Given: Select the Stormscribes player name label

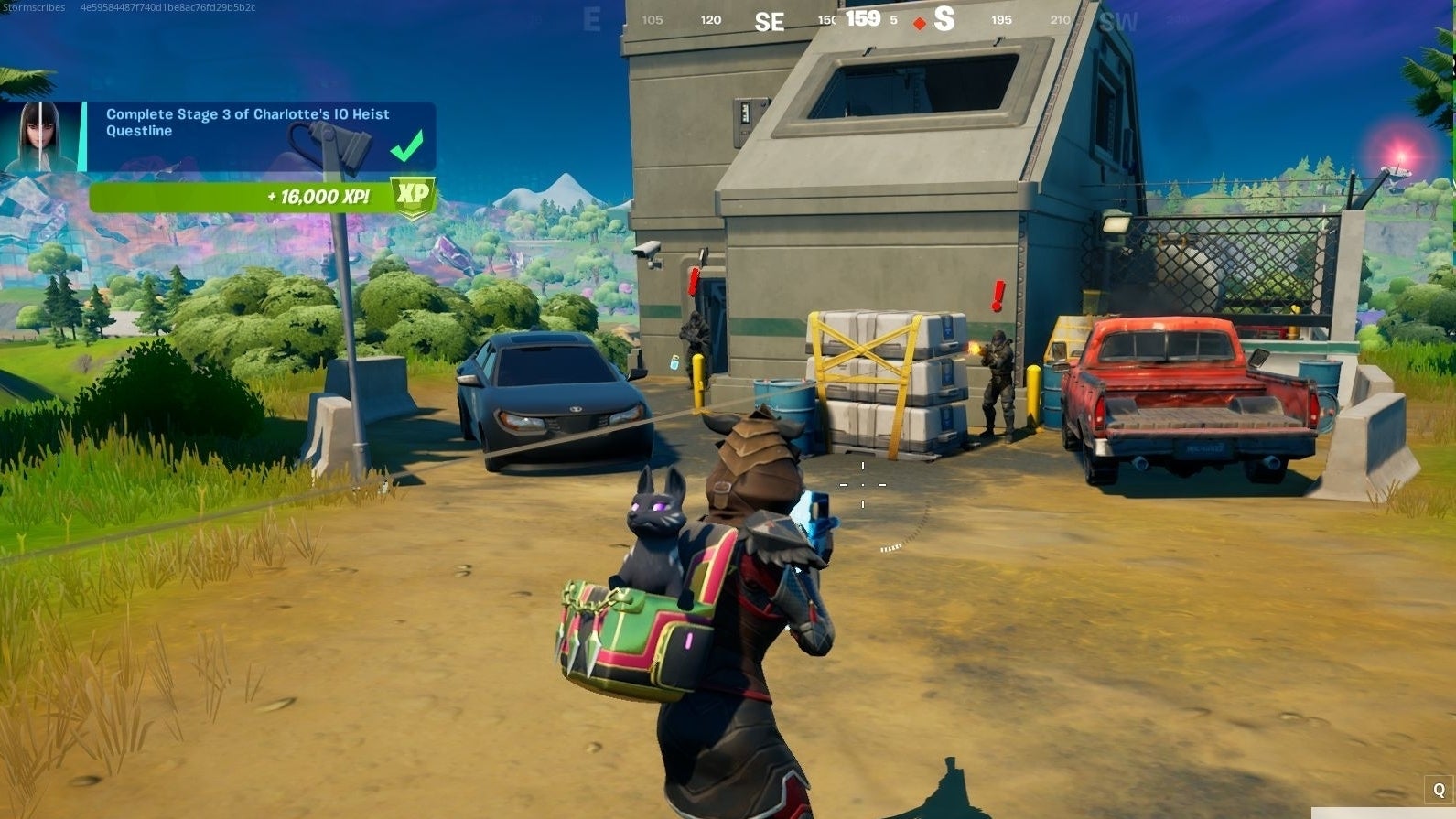Looking at the screenshot, I should (33, 7).
